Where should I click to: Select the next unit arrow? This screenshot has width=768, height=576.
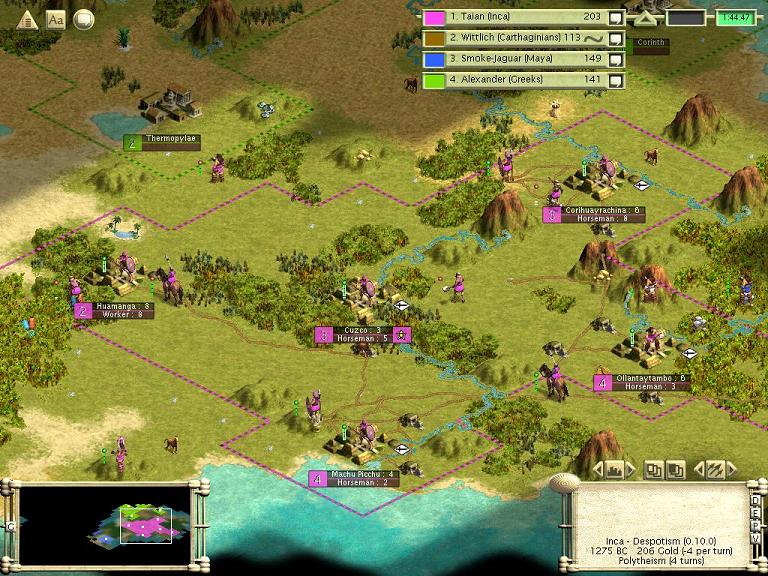coord(731,468)
